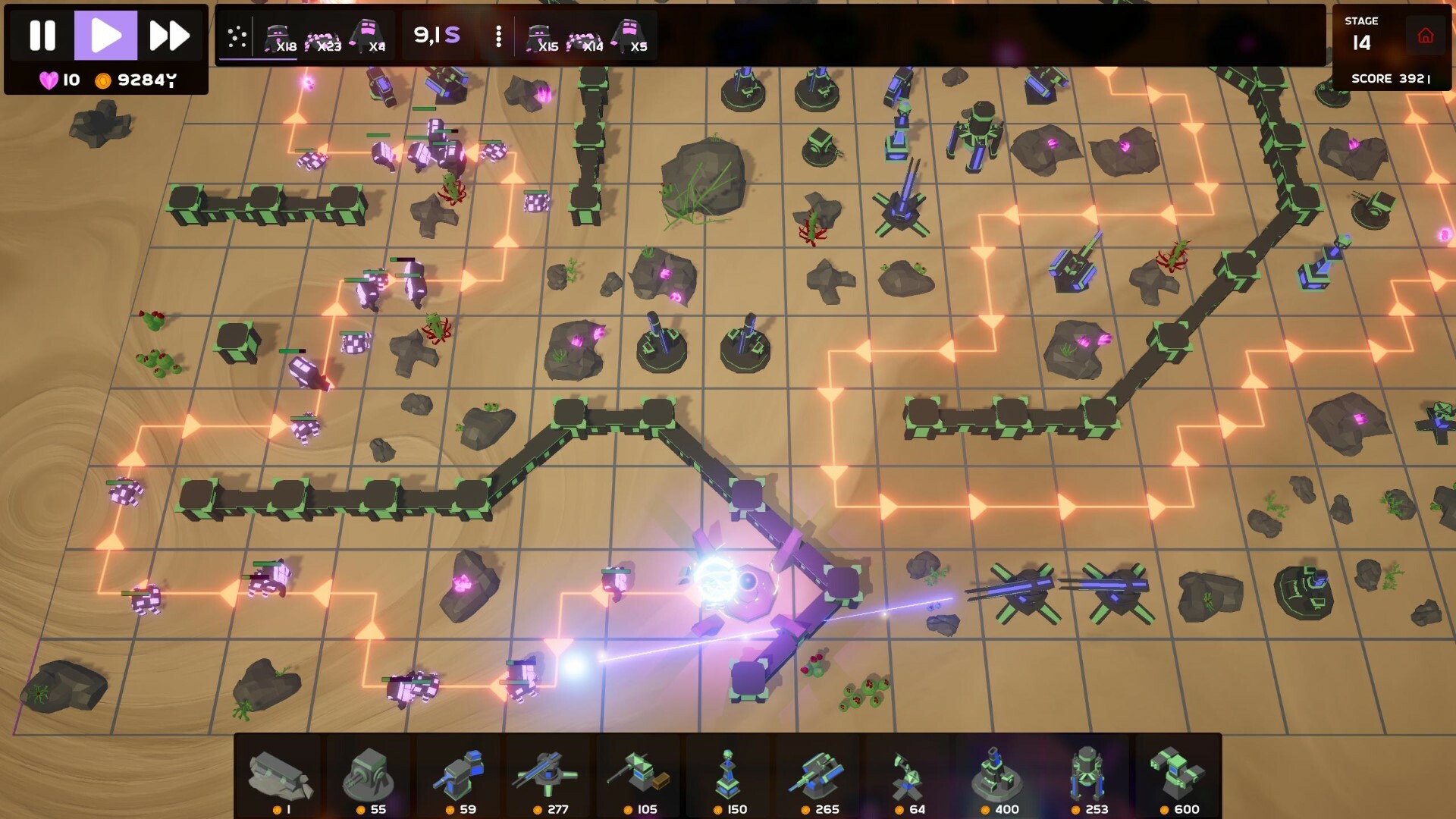Toggle normal play speed
The image size is (1456, 819).
pyautogui.click(x=106, y=33)
